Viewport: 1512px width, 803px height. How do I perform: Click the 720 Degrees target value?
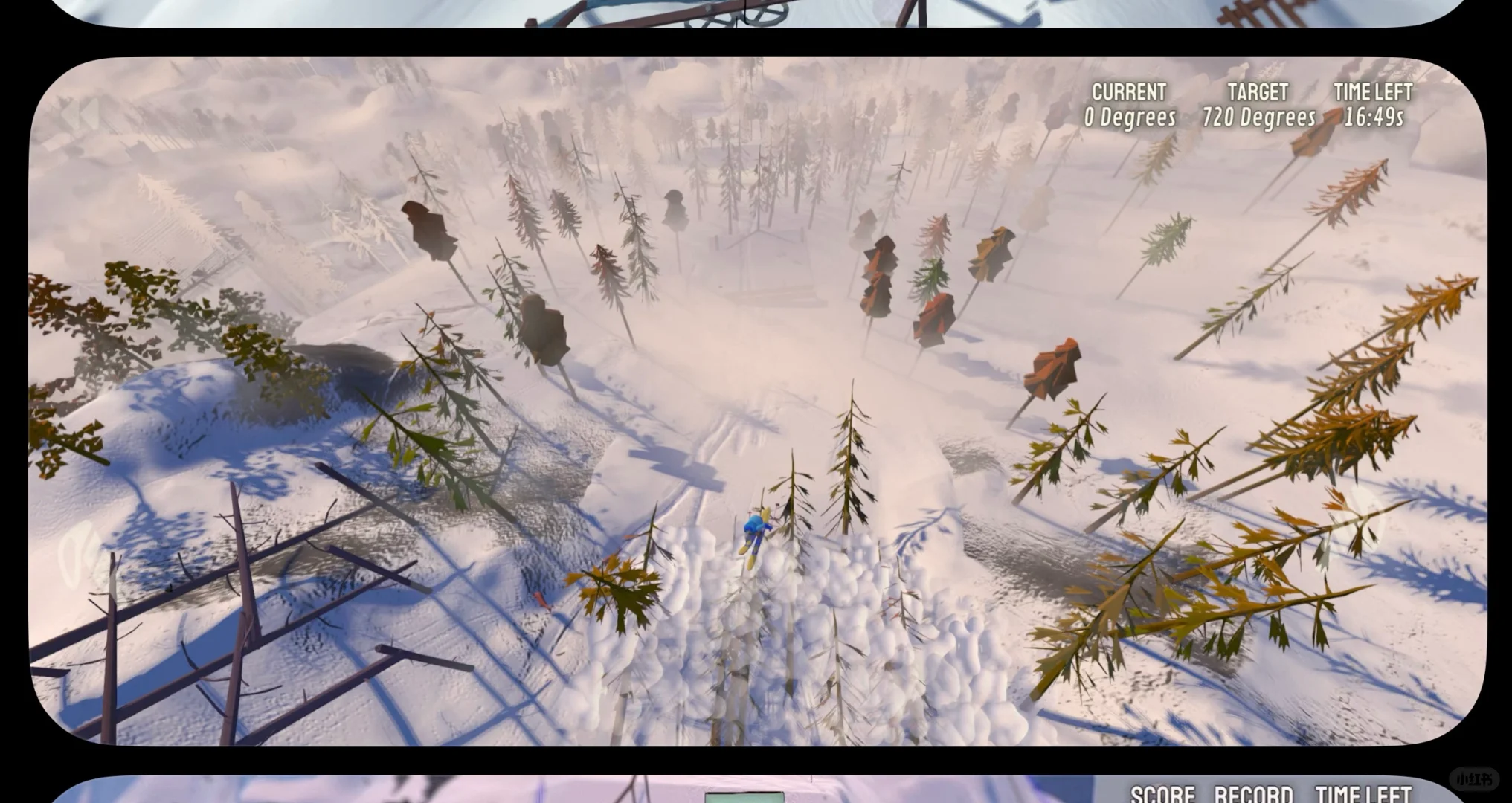click(1258, 117)
